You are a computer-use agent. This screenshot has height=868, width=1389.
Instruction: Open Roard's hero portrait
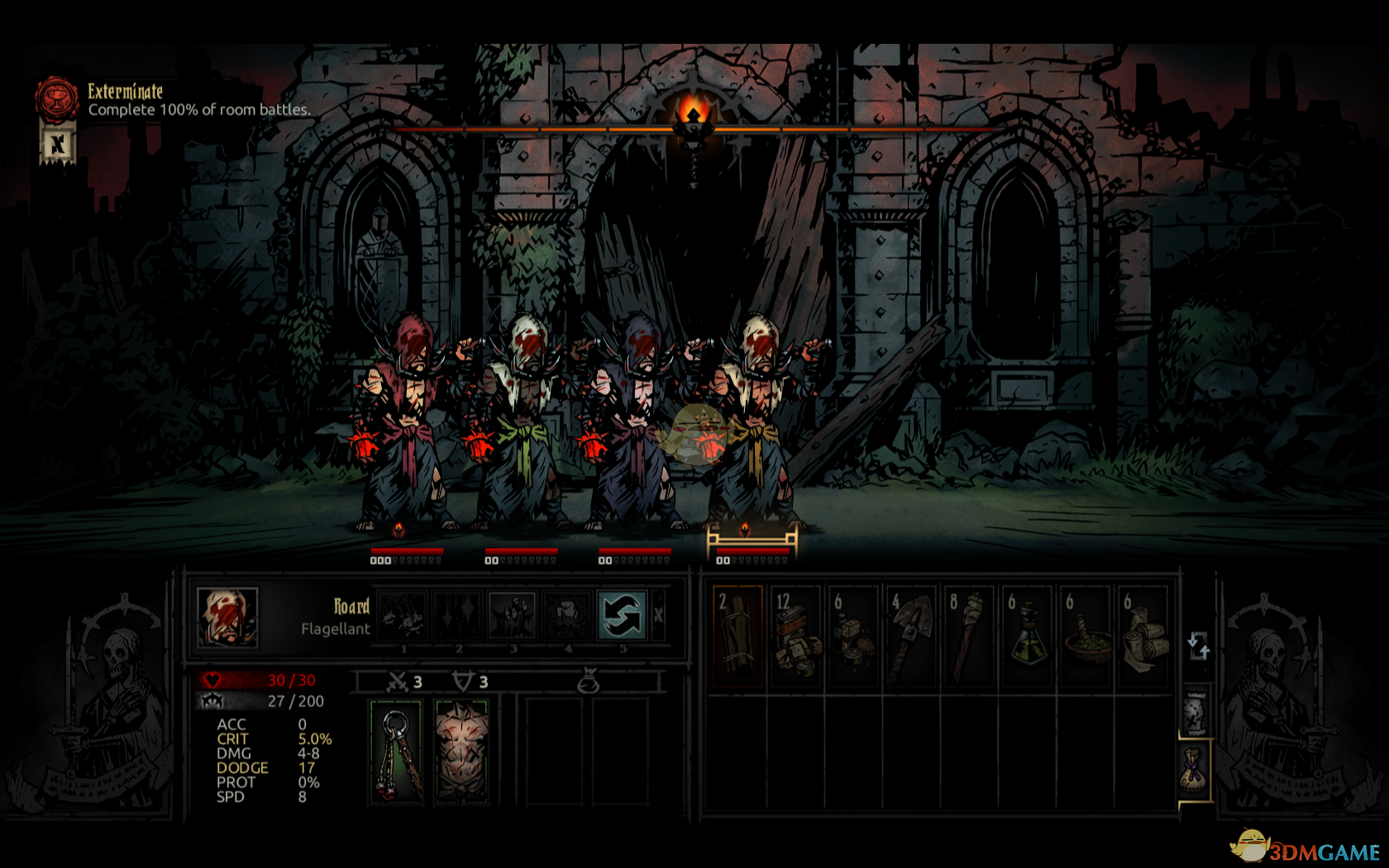[227, 617]
